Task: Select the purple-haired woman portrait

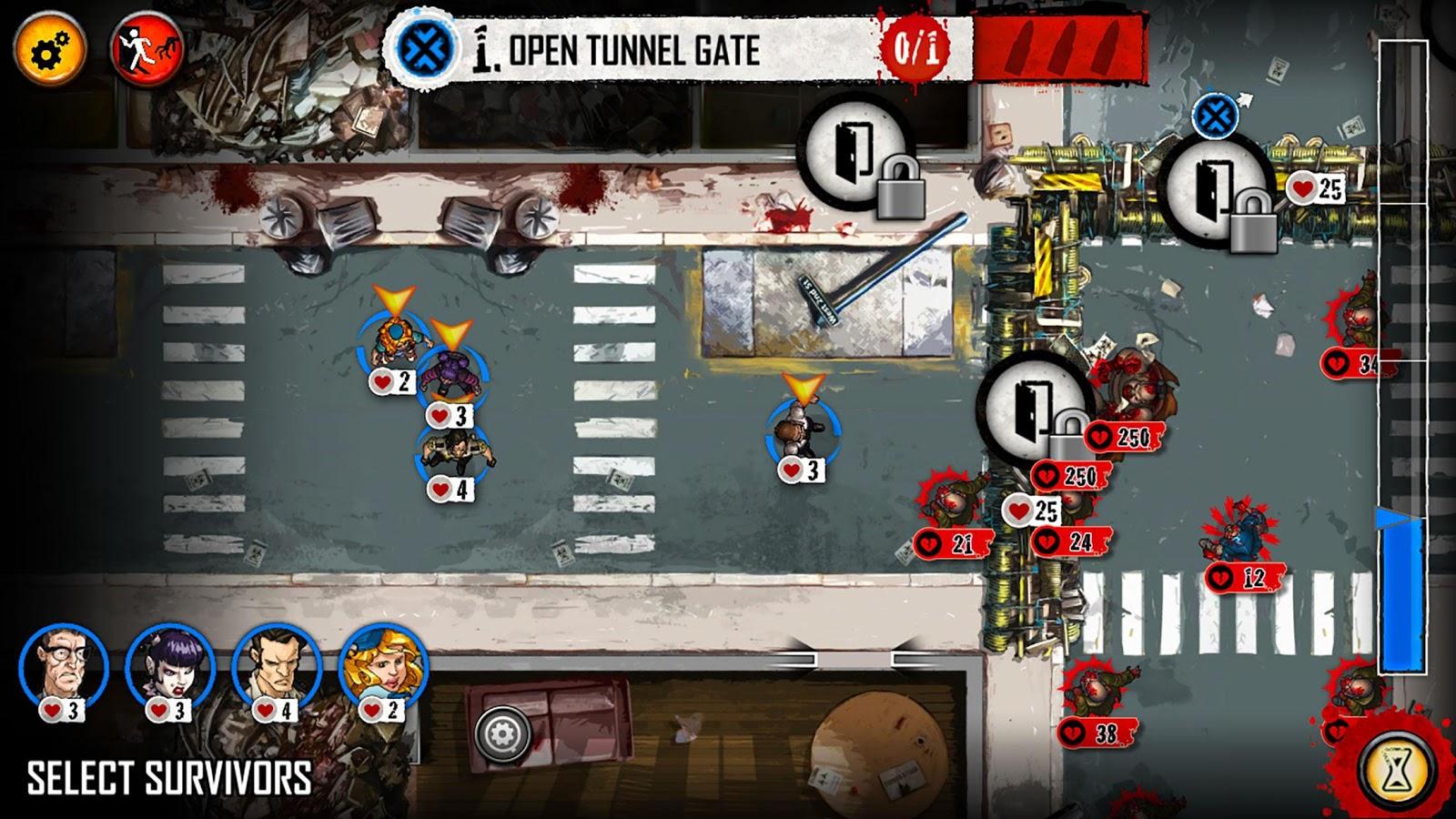Action: tap(170, 669)
